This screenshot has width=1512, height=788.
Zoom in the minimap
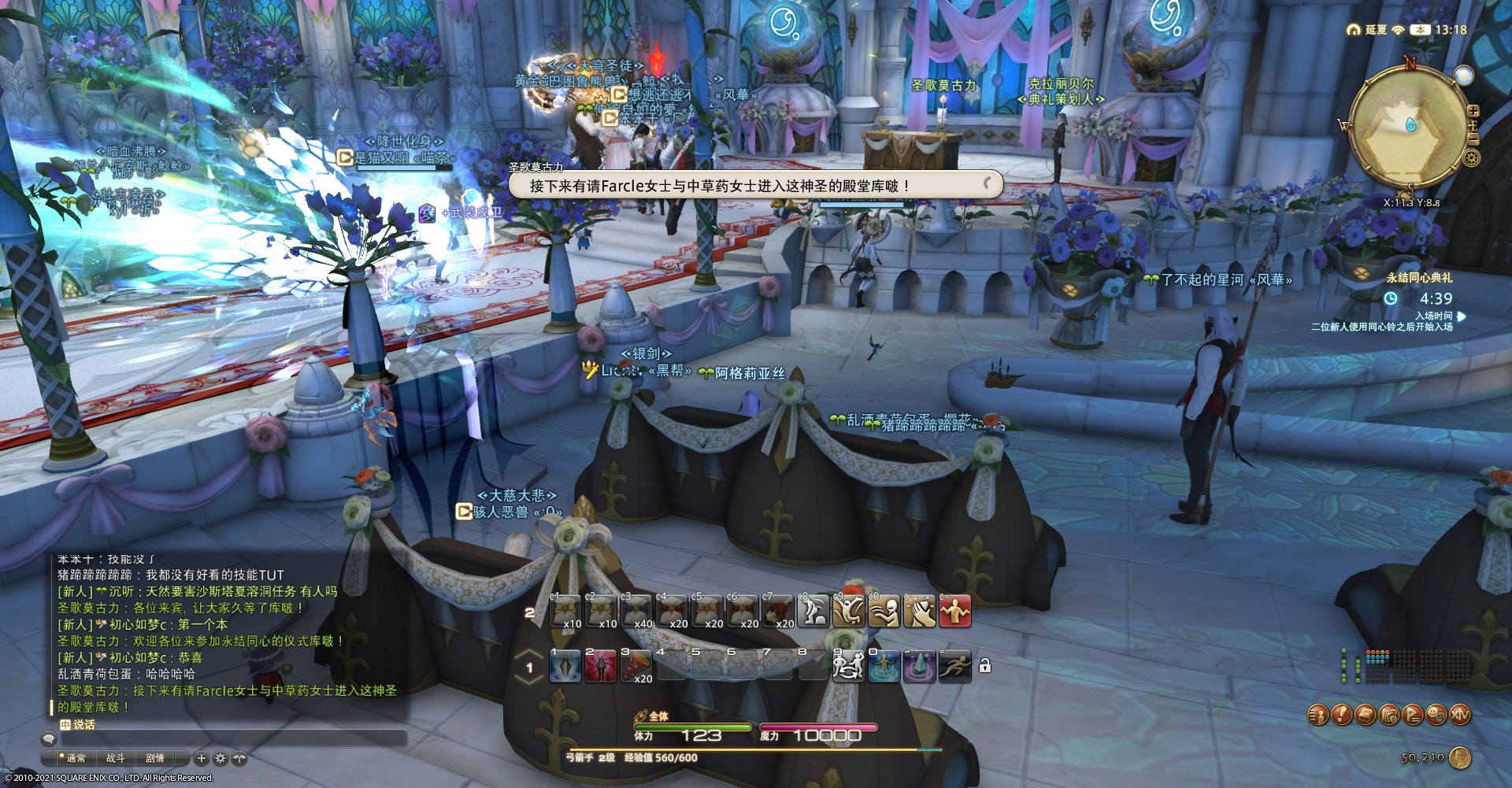[x=1473, y=111]
